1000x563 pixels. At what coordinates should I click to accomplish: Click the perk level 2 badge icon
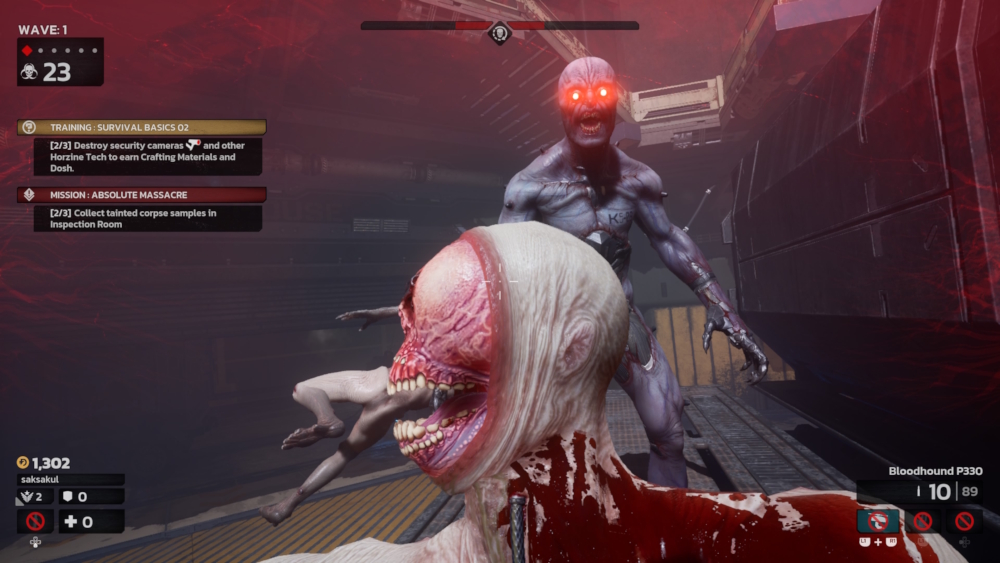25,496
